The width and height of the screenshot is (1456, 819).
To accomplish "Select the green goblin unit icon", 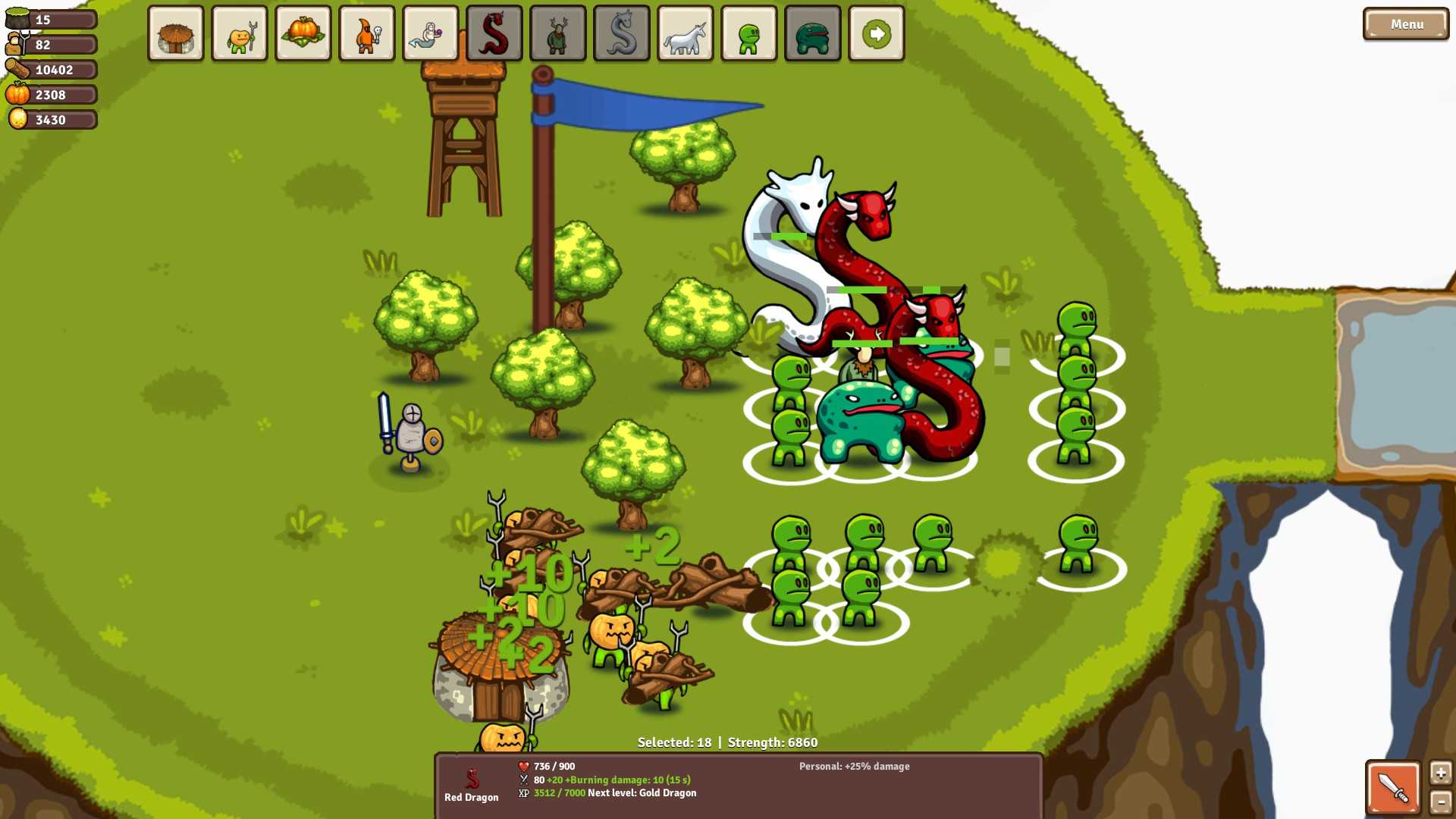I will tap(748, 33).
